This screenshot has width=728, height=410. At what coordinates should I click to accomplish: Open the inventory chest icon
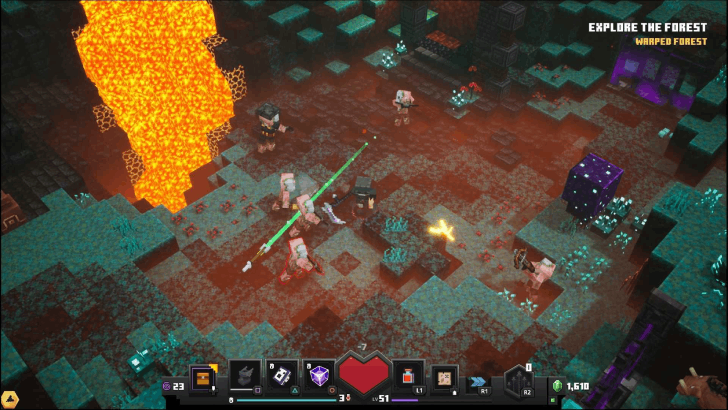pyautogui.click(x=205, y=377)
